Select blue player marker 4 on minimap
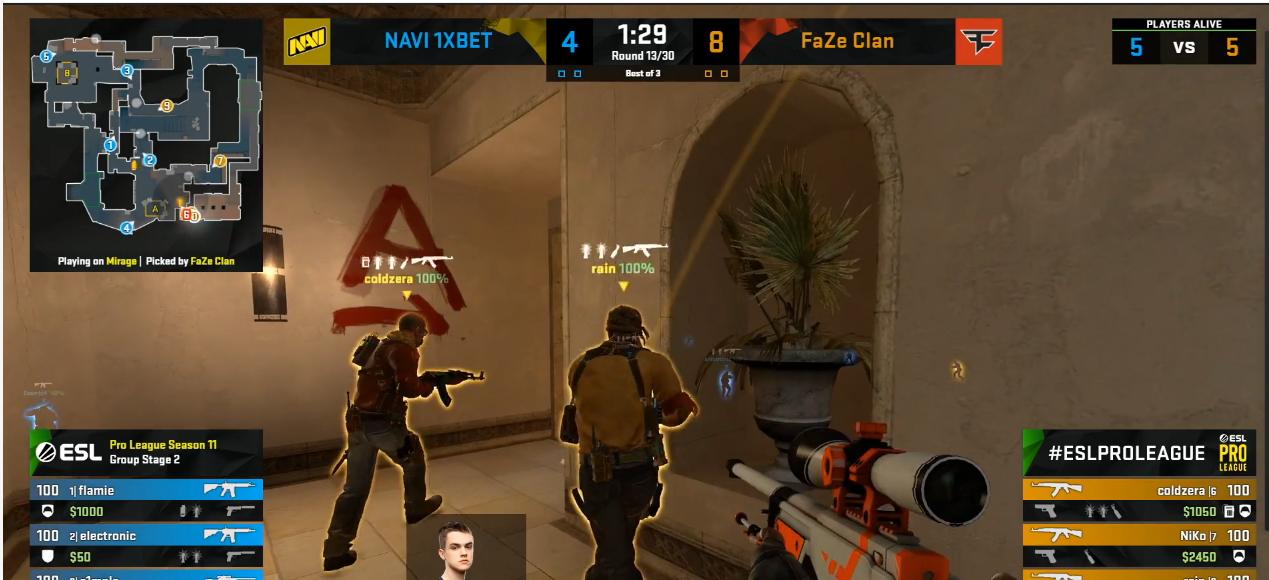Image resolution: width=1269 pixels, height=580 pixels. click(127, 228)
